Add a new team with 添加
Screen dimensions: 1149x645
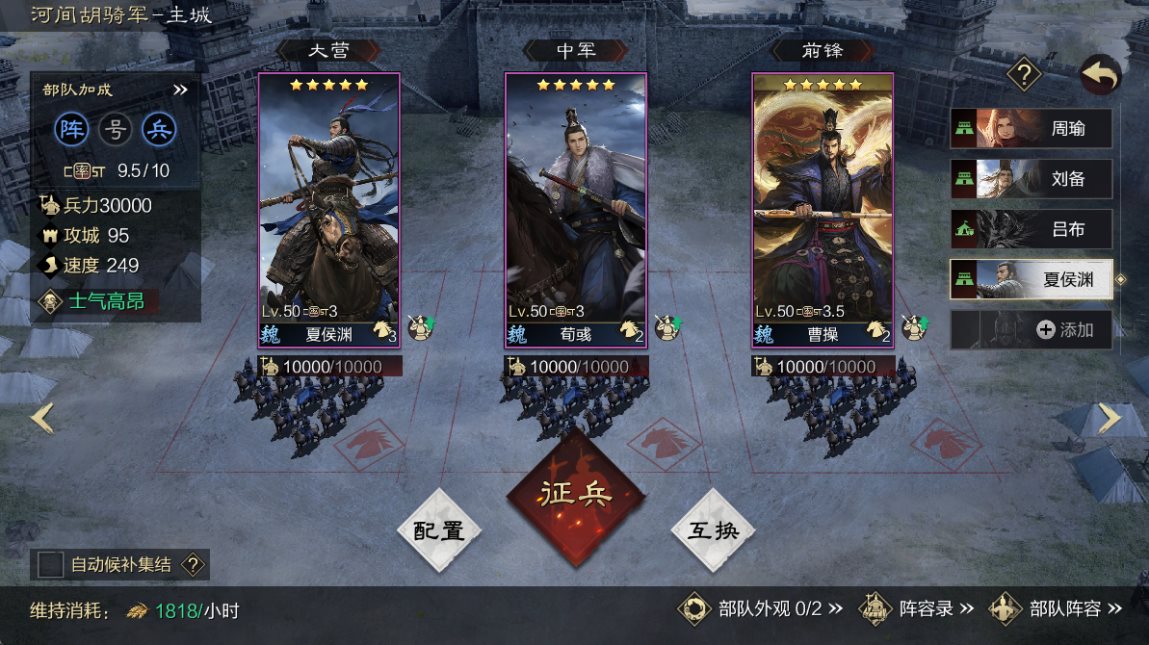(x=1030, y=330)
